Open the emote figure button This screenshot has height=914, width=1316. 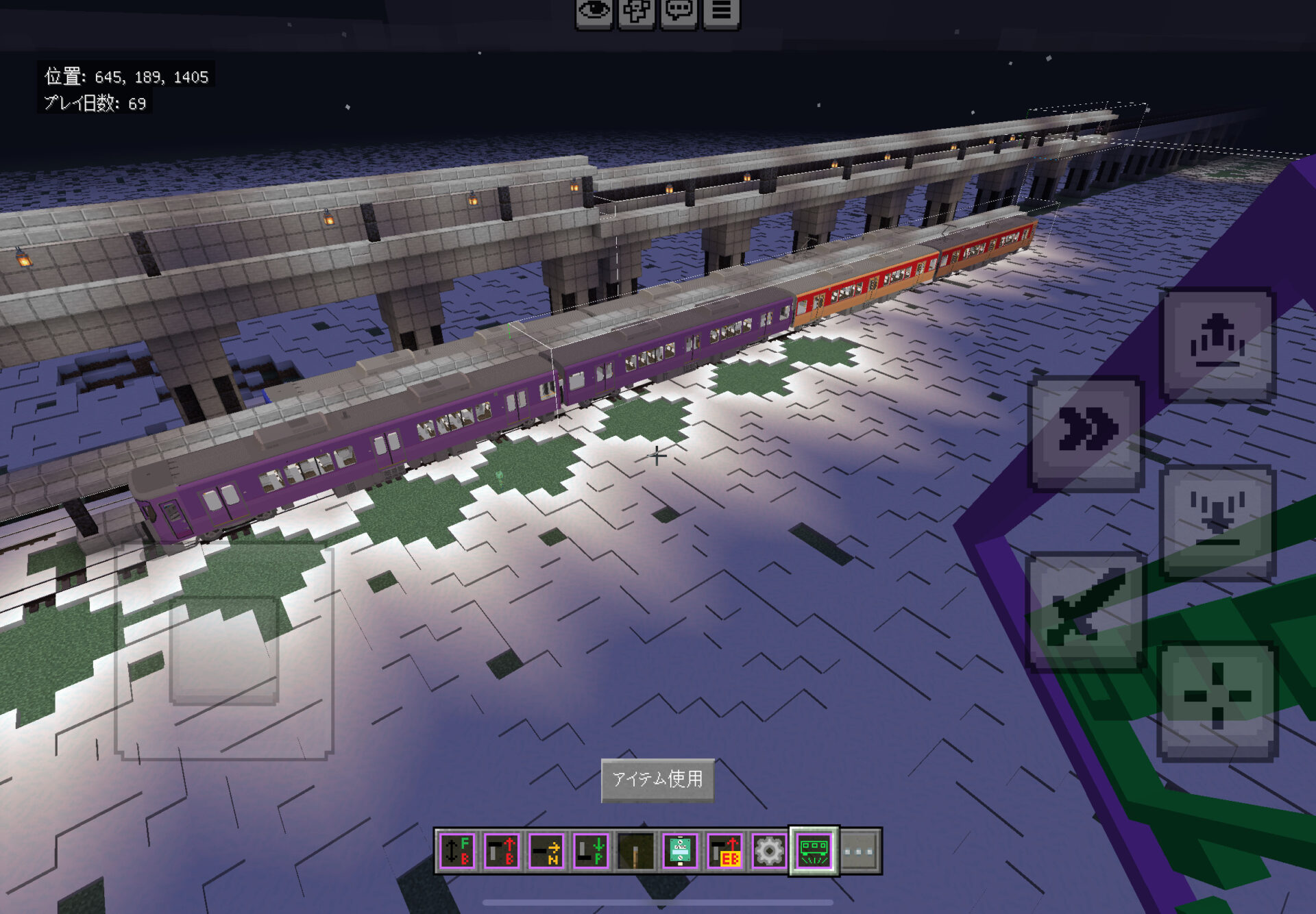tap(636, 12)
